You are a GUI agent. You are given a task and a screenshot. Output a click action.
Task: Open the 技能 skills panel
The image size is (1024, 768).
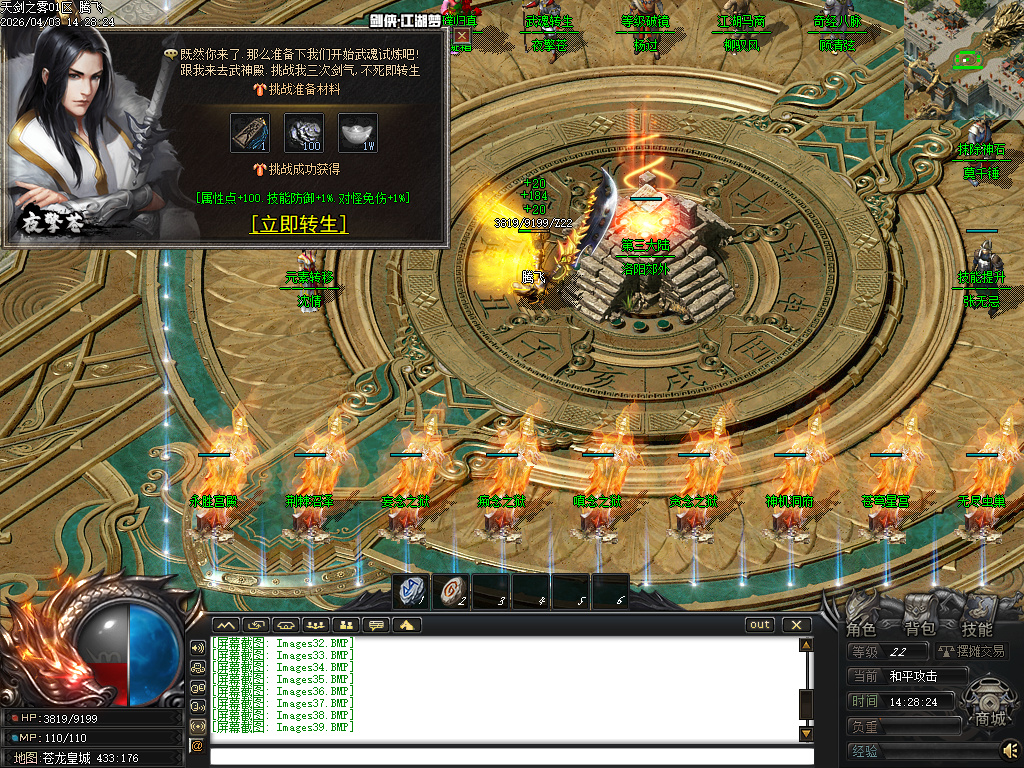[x=977, y=629]
